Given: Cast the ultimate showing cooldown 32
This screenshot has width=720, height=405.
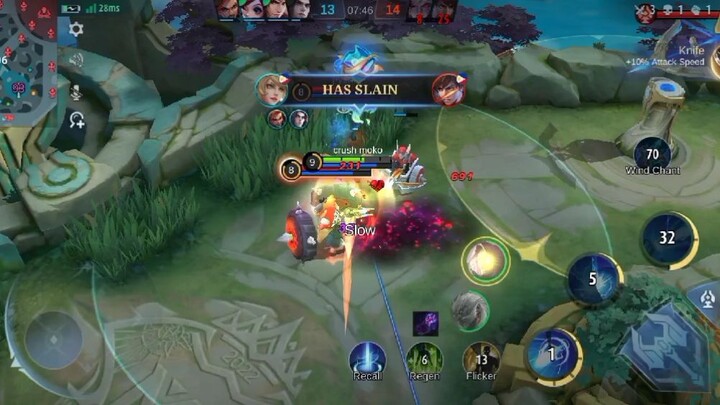Looking at the screenshot, I should (x=668, y=238).
